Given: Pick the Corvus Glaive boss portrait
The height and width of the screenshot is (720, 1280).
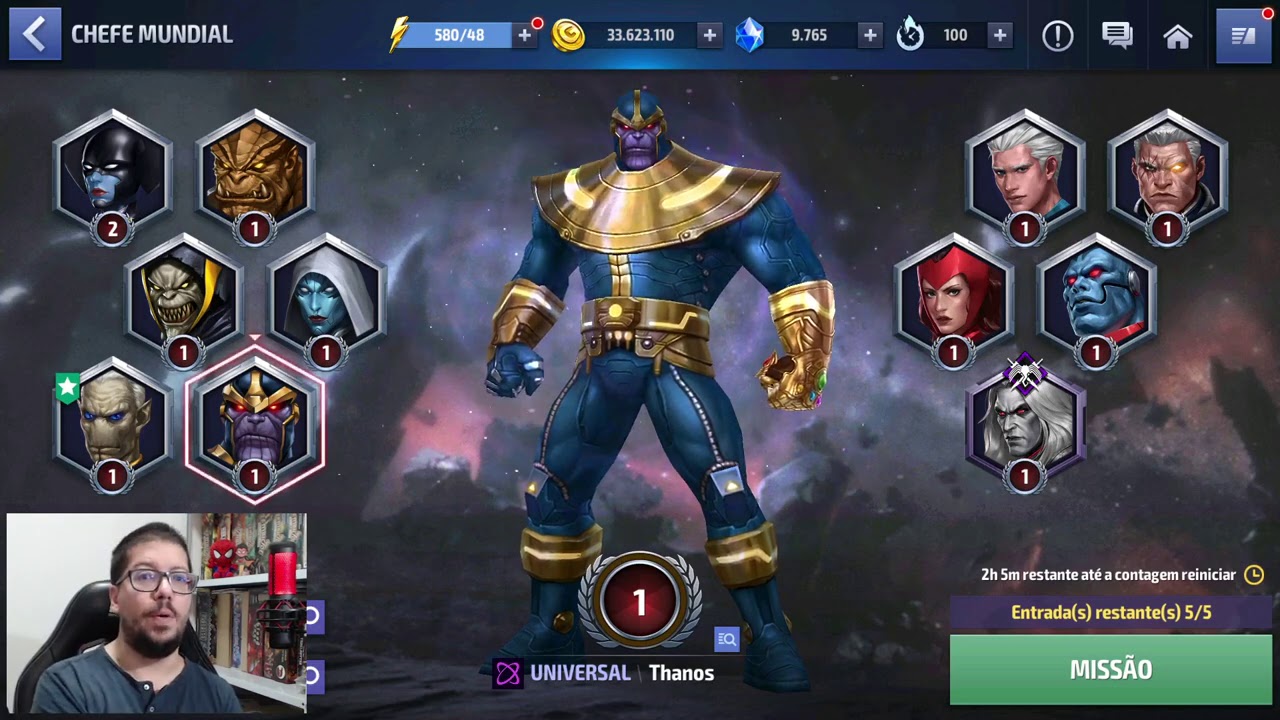Looking at the screenshot, I should click(x=183, y=297).
